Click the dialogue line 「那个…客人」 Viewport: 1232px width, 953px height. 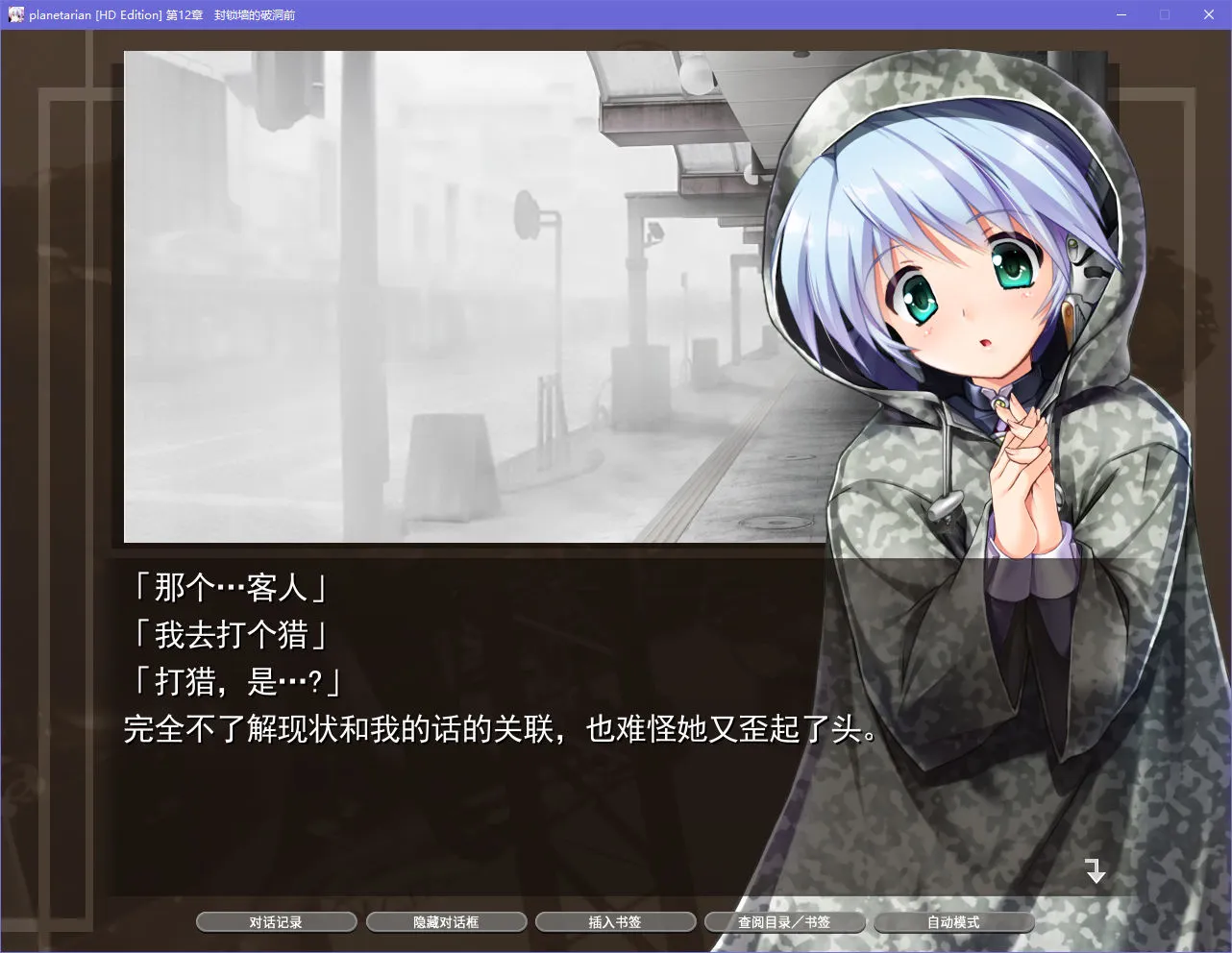(x=227, y=590)
